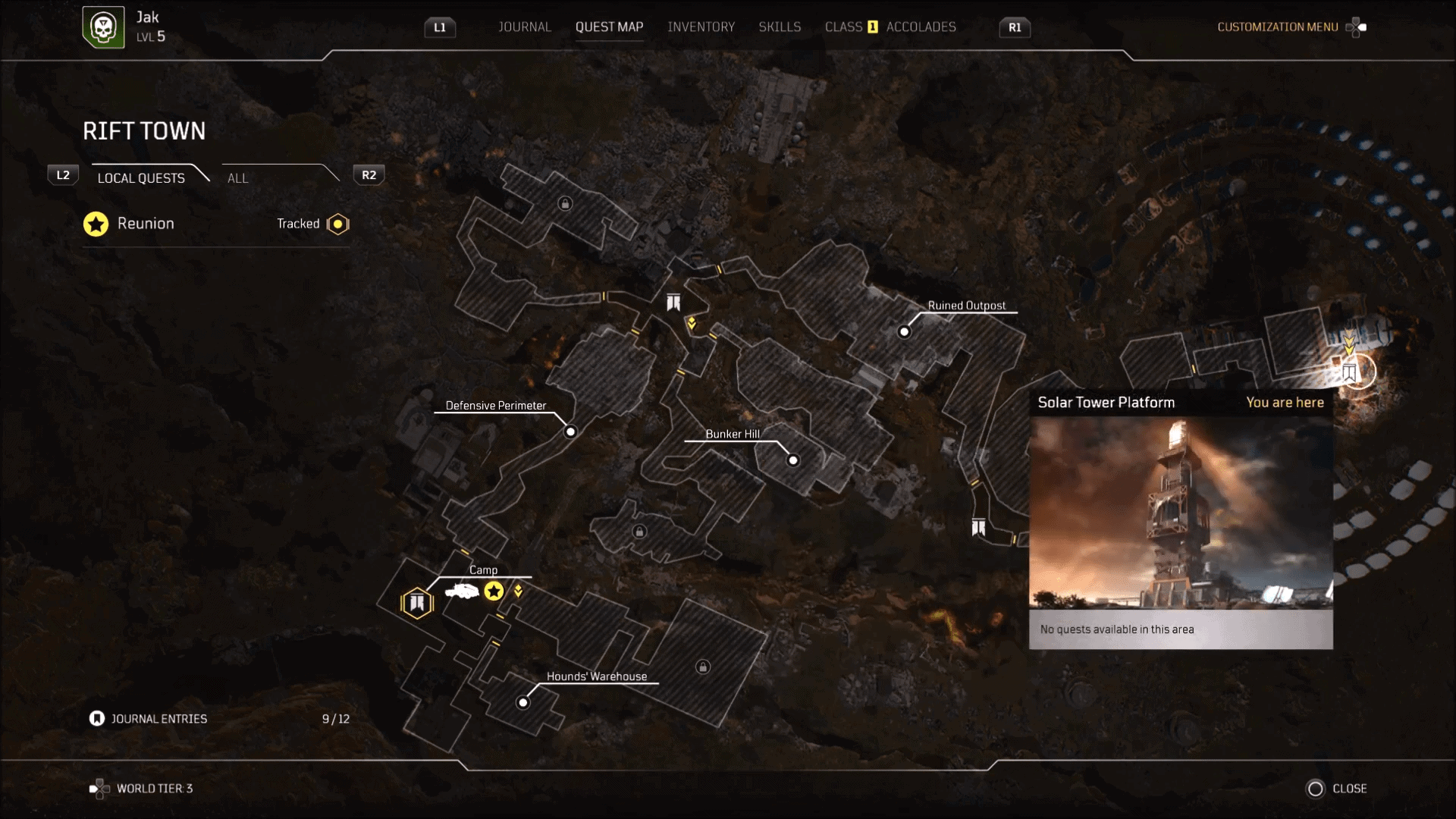
Task: Click the yellow star marker at Camp
Action: [x=495, y=591]
